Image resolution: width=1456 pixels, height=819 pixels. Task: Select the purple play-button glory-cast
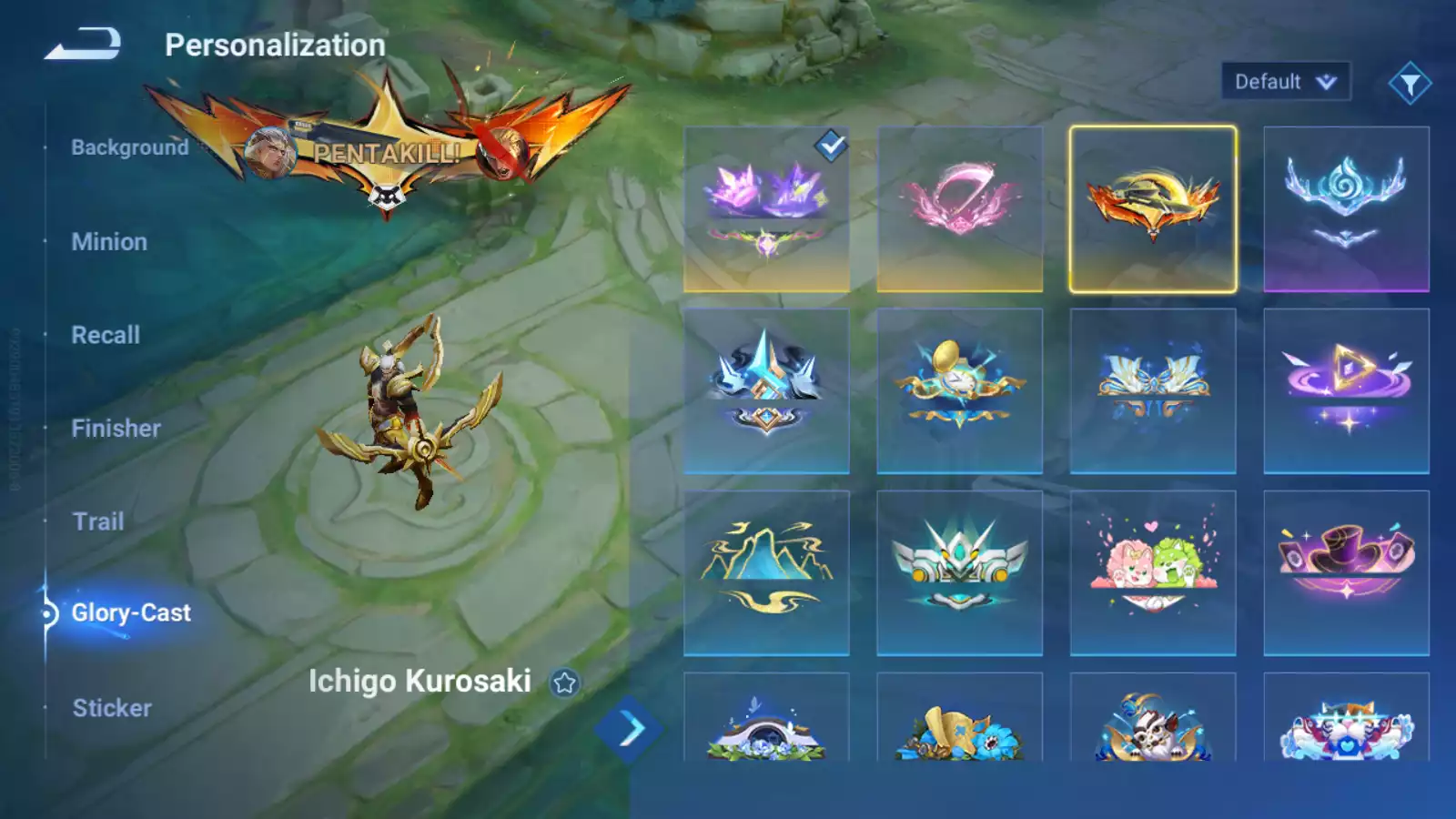pos(1346,391)
